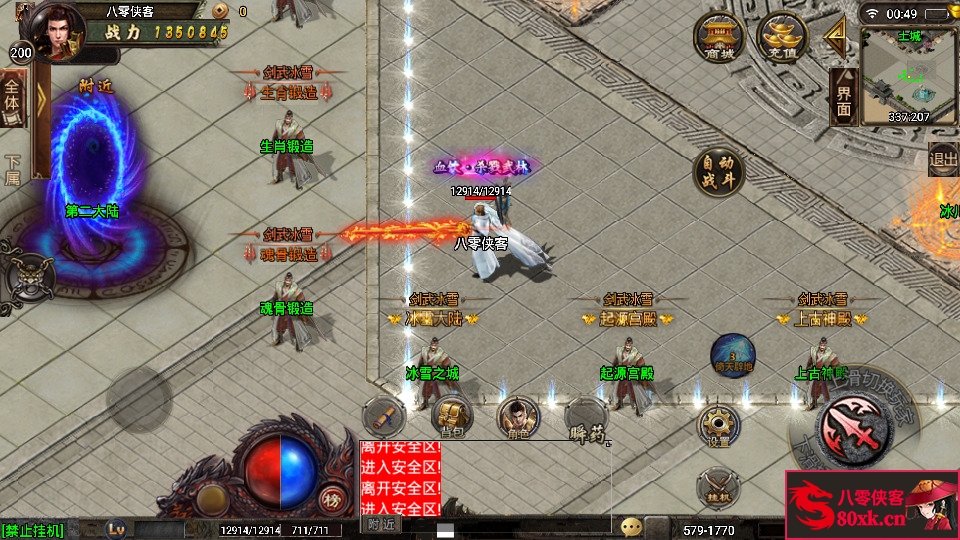Use the blue skill with number 3
This screenshot has width=960, height=540.
[732, 355]
